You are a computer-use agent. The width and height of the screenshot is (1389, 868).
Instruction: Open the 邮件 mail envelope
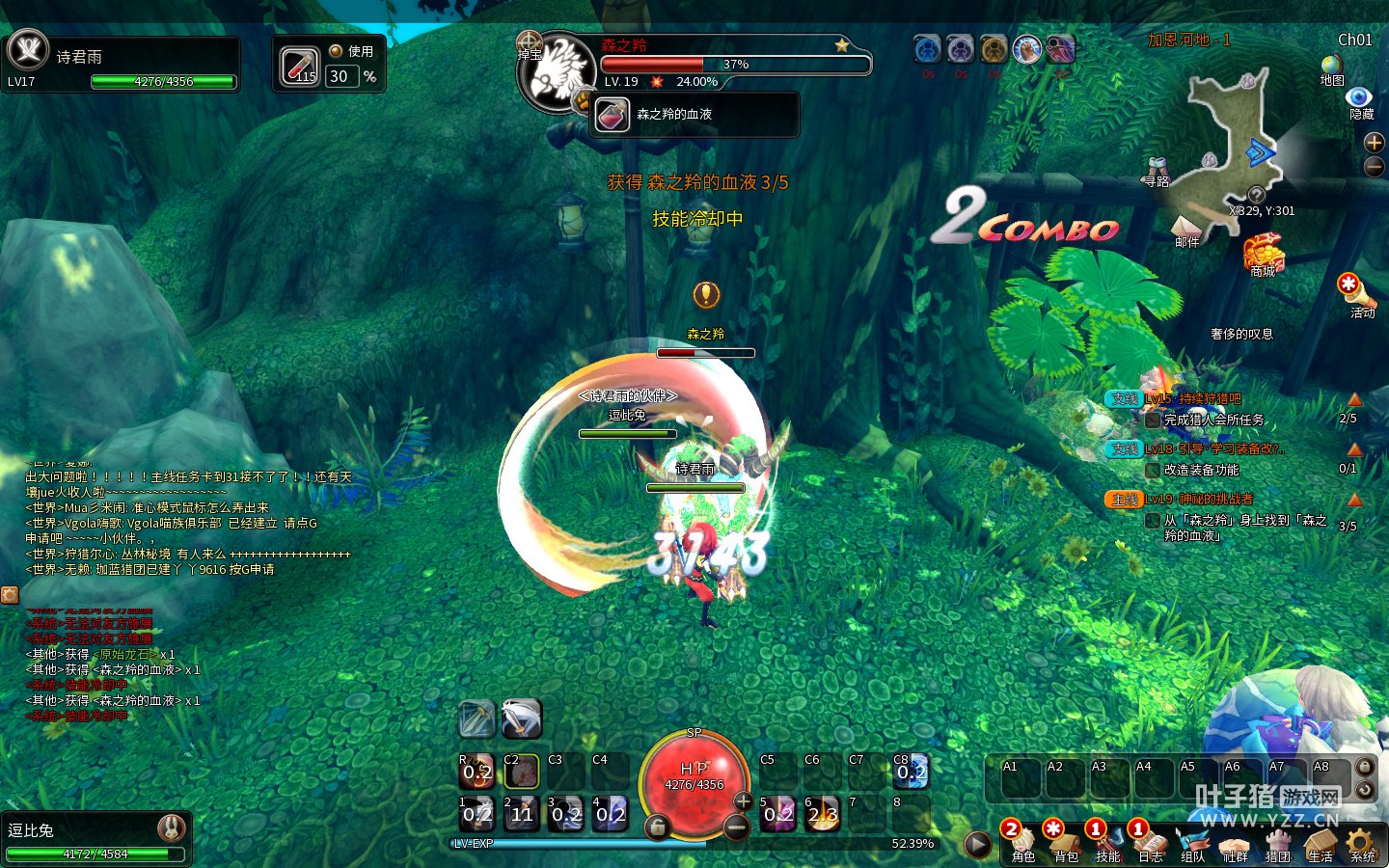click(x=1186, y=226)
